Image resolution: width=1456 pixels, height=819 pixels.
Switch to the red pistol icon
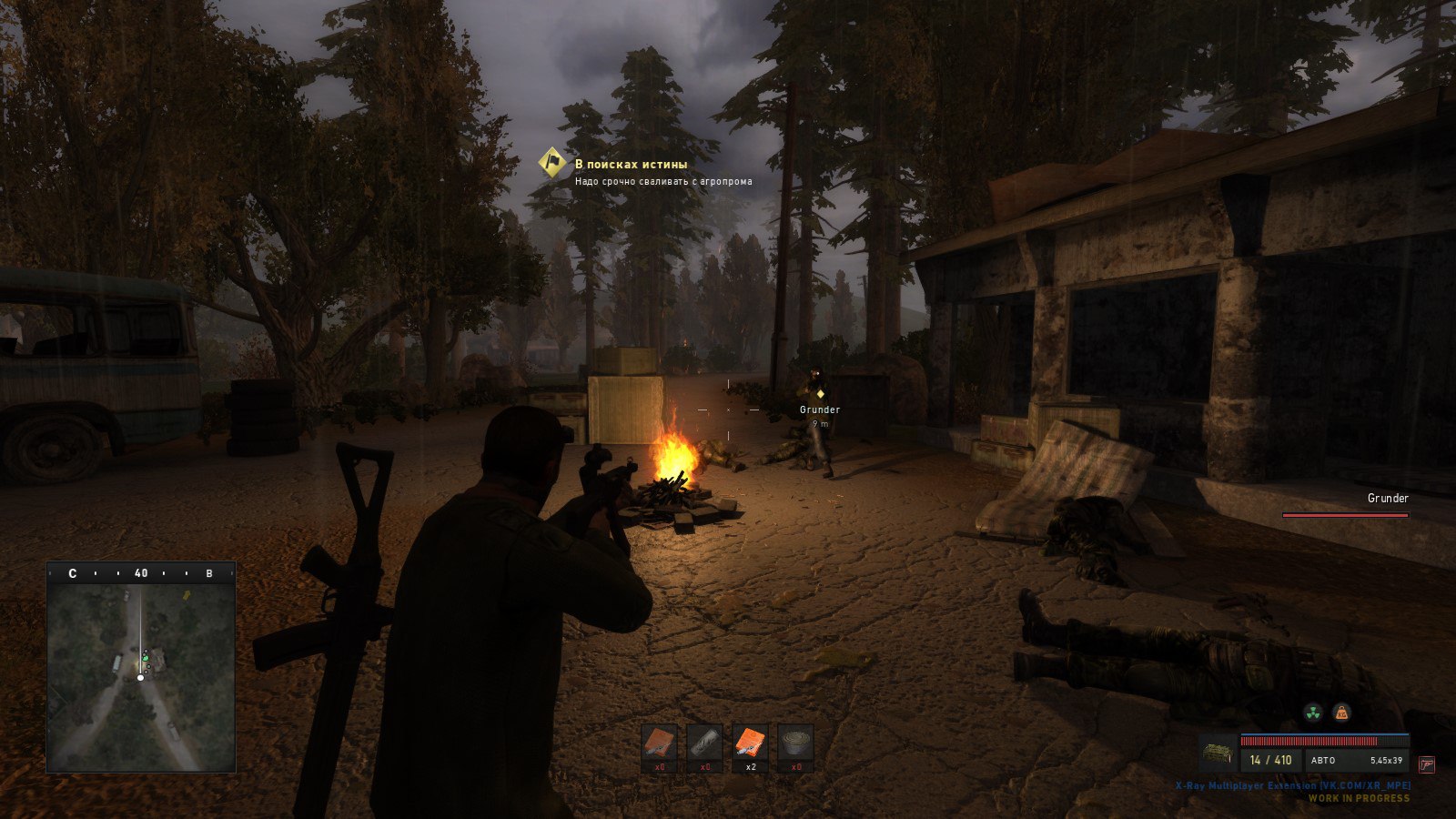coord(1426,764)
